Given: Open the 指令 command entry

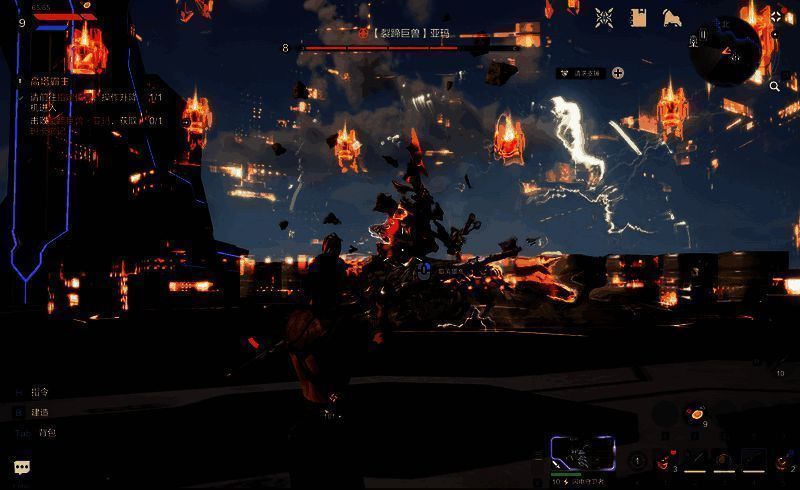Looking at the screenshot, I should [x=40, y=392].
